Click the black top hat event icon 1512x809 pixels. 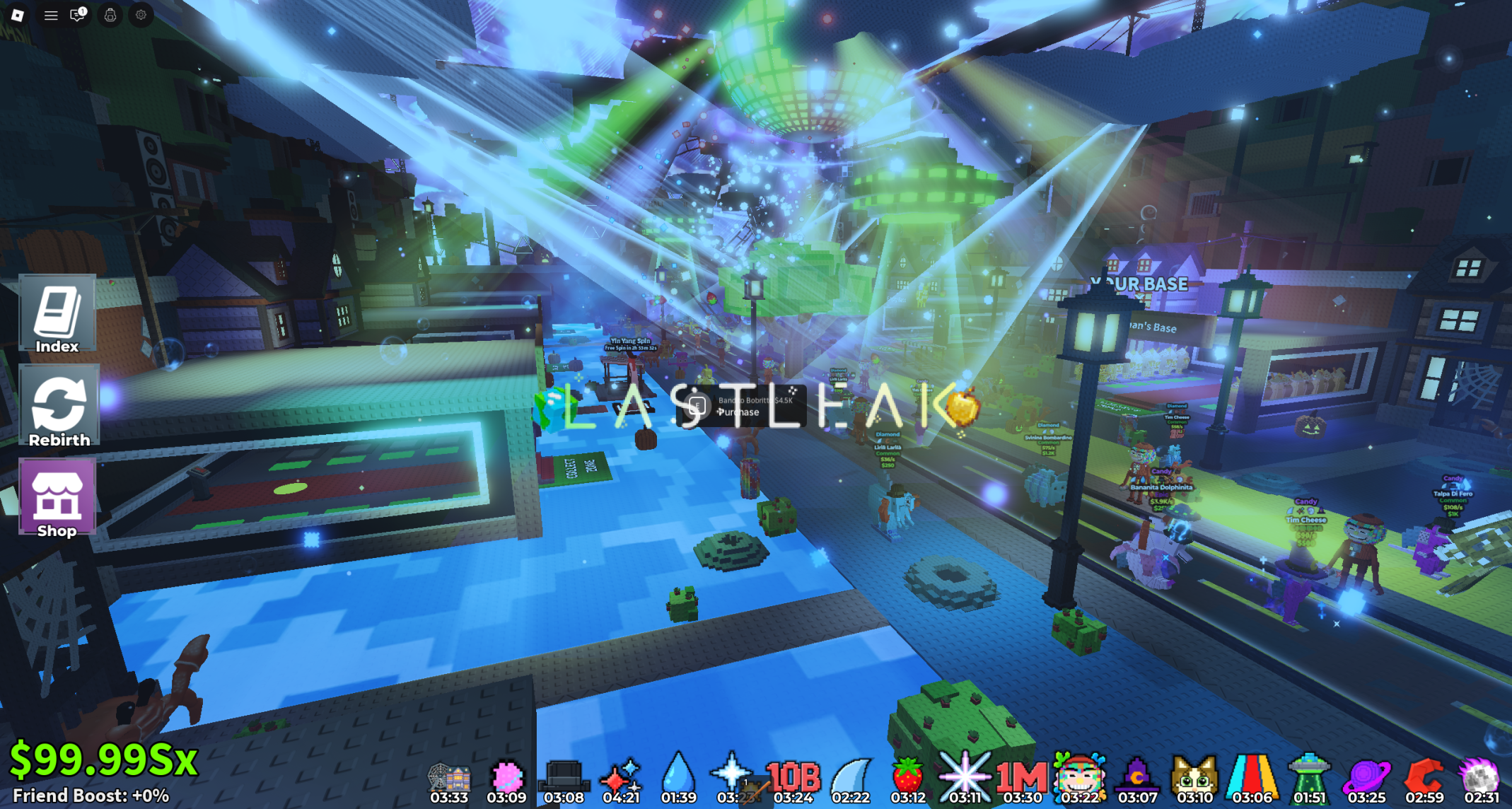[x=564, y=776]
